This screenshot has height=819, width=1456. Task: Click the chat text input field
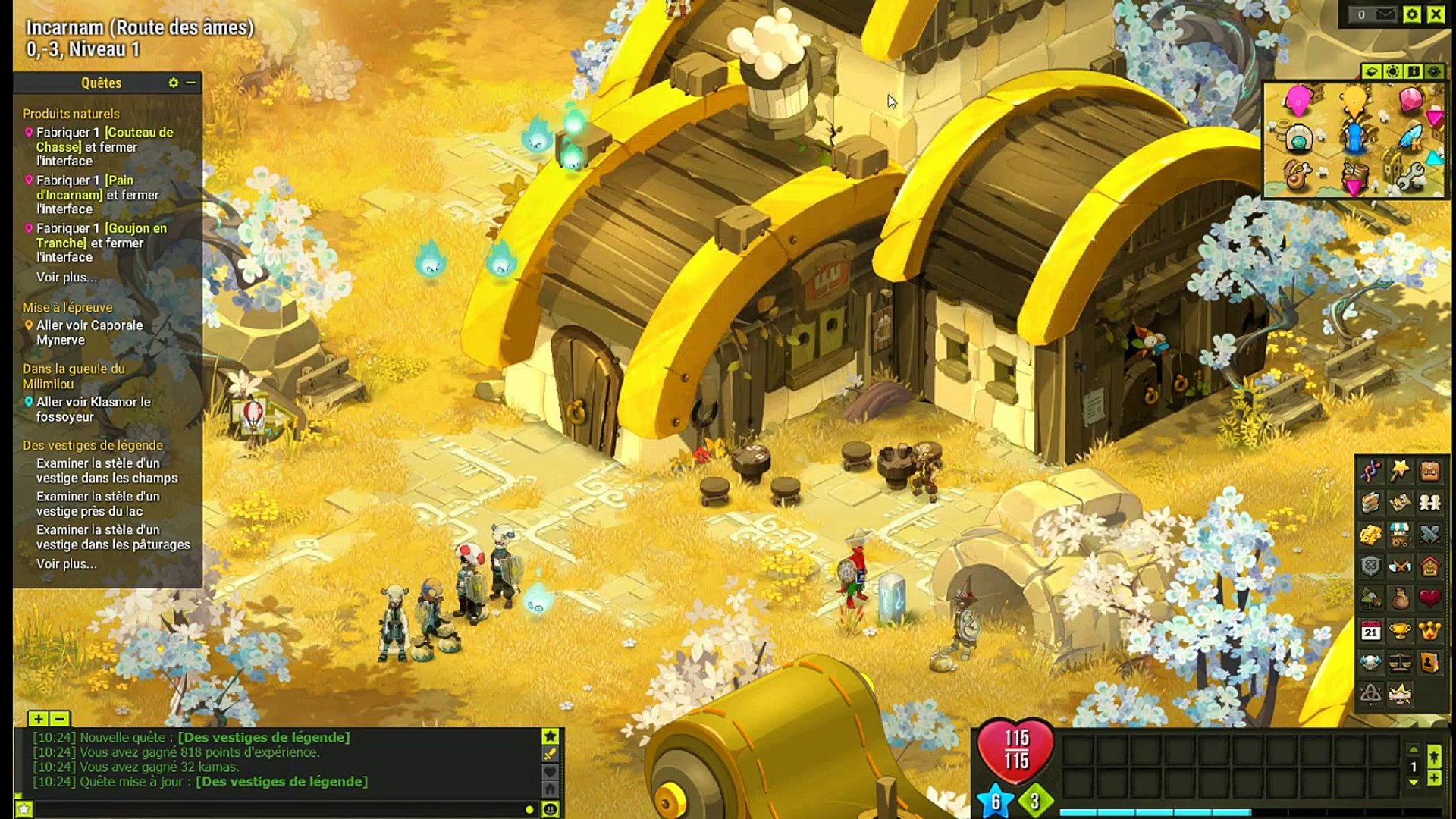pos(273,809)
